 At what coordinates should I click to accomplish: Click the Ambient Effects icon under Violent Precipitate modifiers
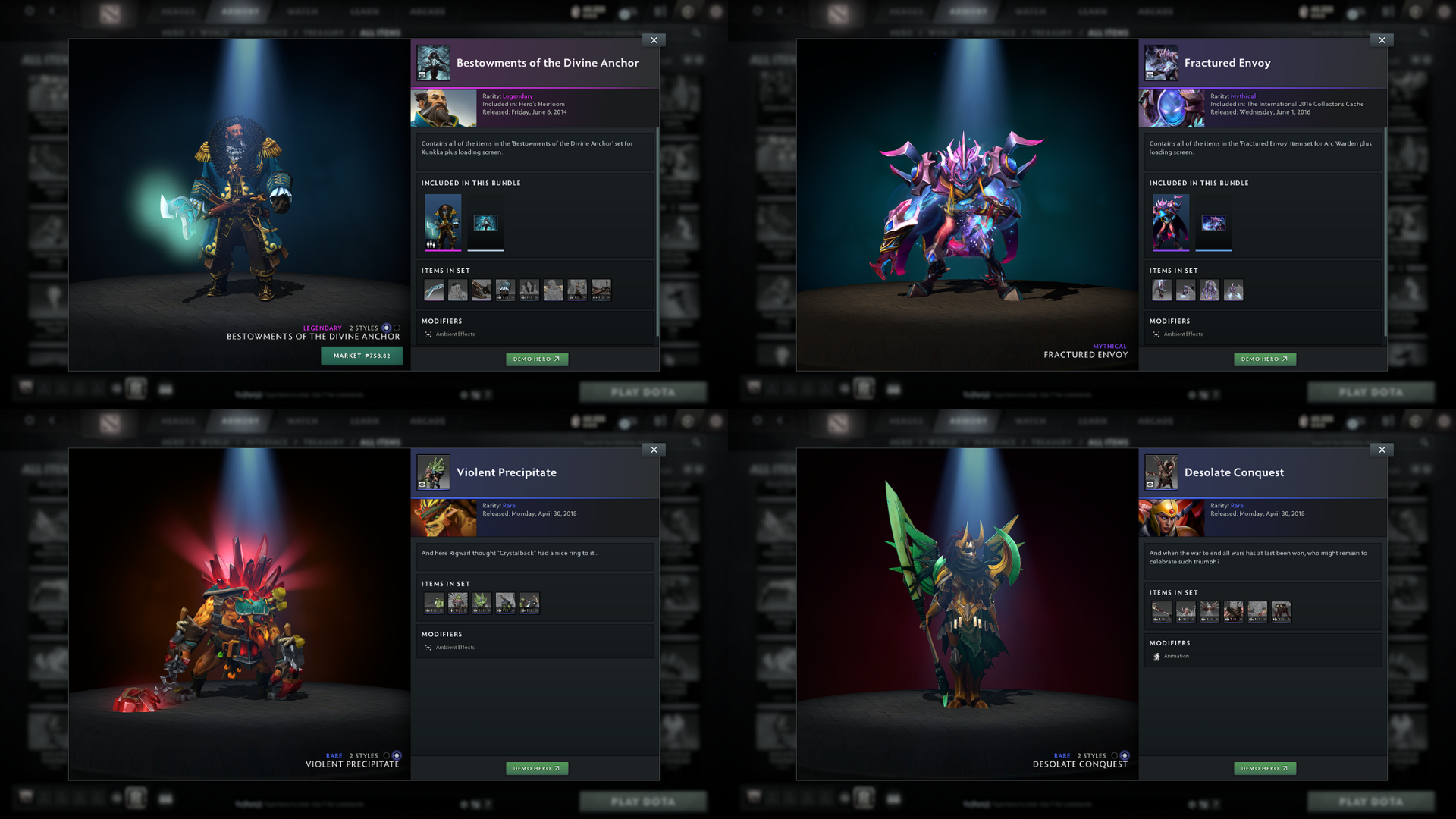tap(428, 647)
